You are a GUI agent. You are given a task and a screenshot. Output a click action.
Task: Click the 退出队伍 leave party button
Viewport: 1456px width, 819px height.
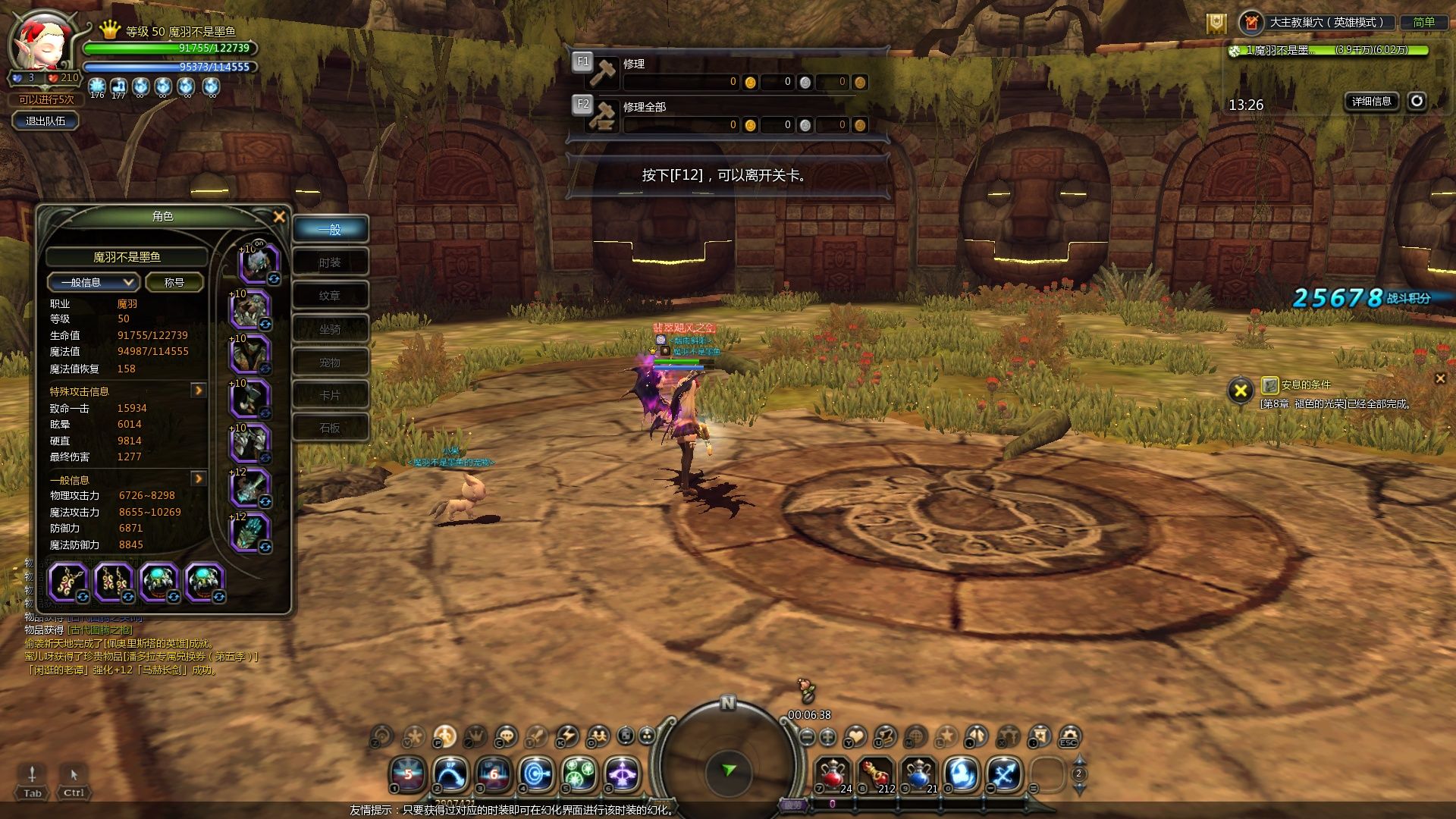click(45, 121)
